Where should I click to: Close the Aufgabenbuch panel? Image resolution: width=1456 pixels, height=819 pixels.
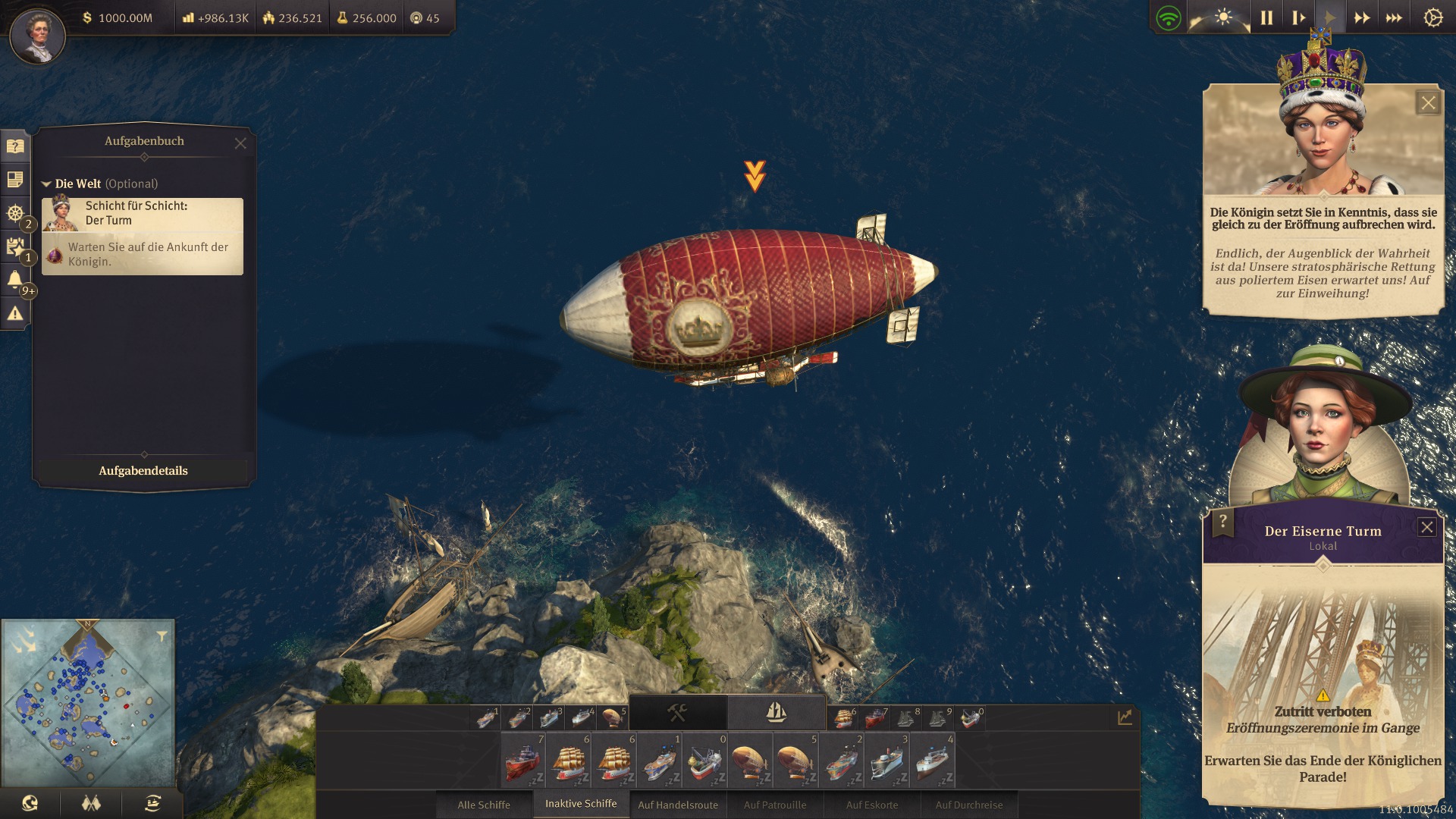coord(240,143)
